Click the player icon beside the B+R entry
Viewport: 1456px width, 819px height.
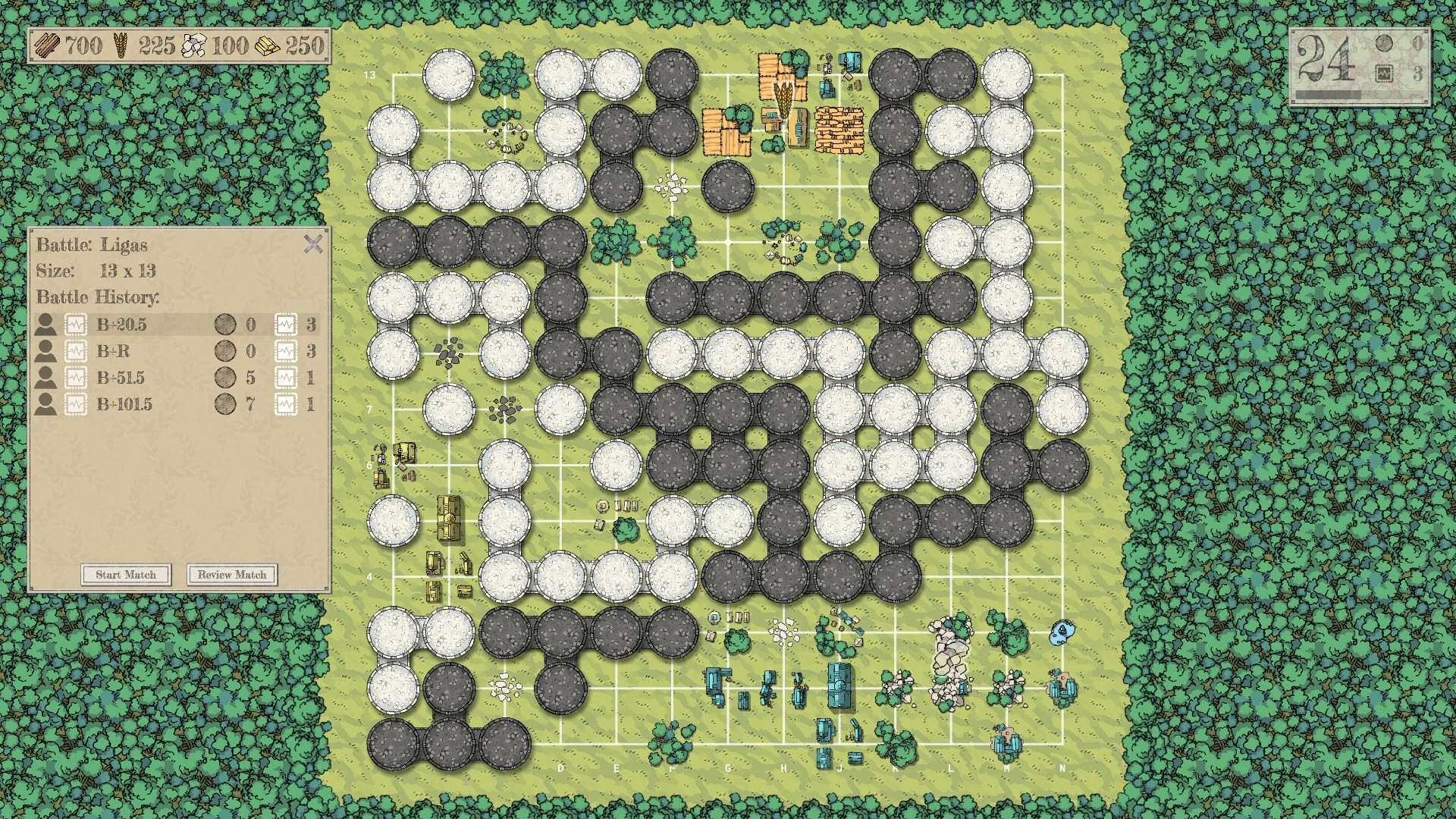[x=47, y=351]
